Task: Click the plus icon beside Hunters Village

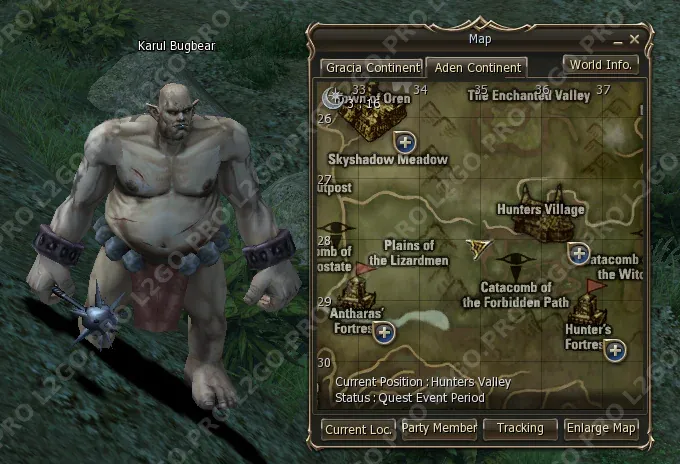Action: click(x=578, y=252)
